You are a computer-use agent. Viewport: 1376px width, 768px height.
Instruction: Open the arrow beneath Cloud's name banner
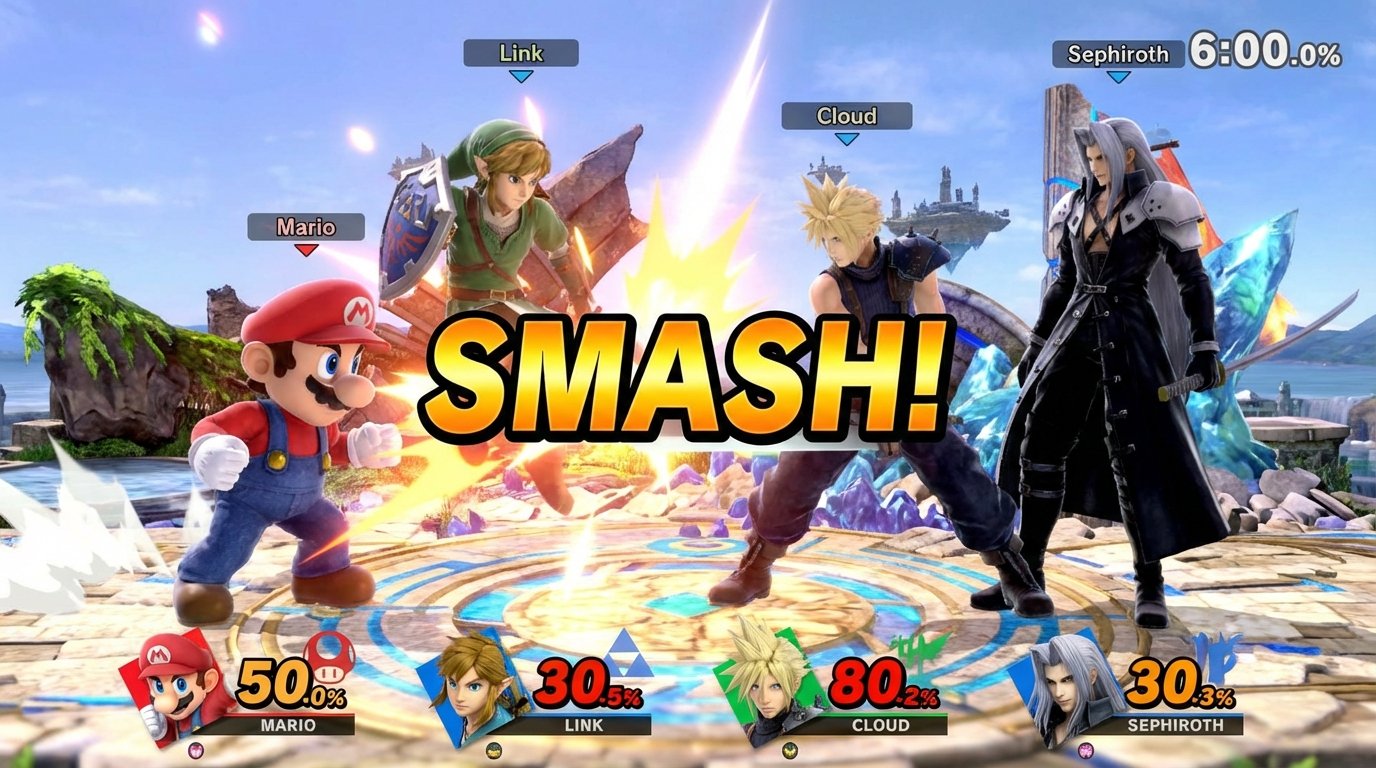[x=849, y=140]
